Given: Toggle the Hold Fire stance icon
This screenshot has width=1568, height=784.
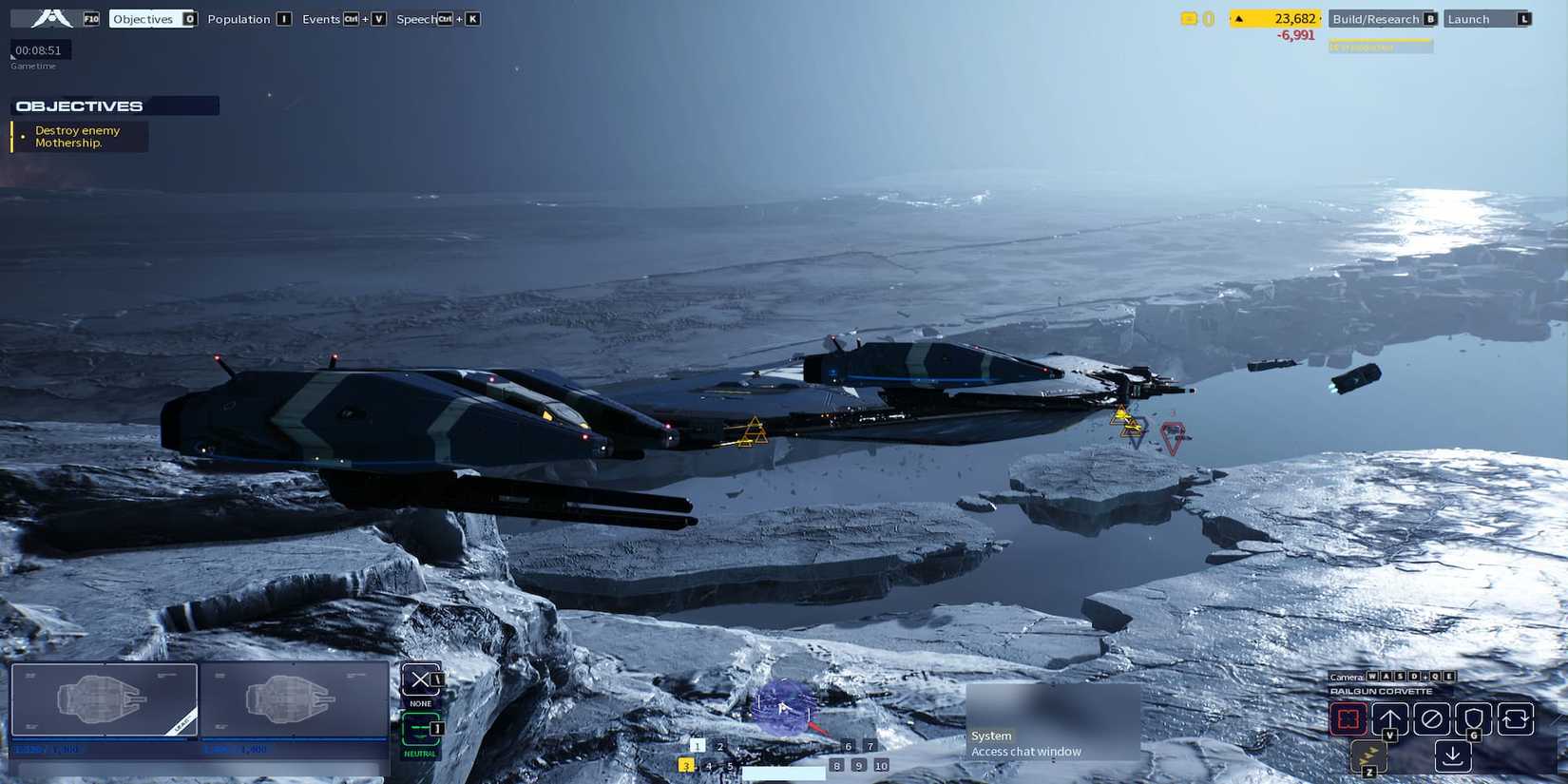Looking at the screenshot, I should 1431,718.
